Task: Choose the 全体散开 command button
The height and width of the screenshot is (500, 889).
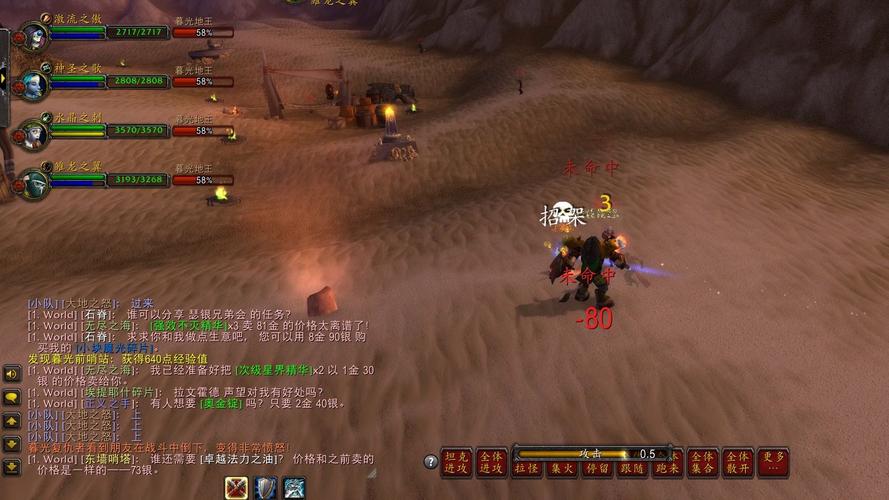Action: click(x=738, y=462)
